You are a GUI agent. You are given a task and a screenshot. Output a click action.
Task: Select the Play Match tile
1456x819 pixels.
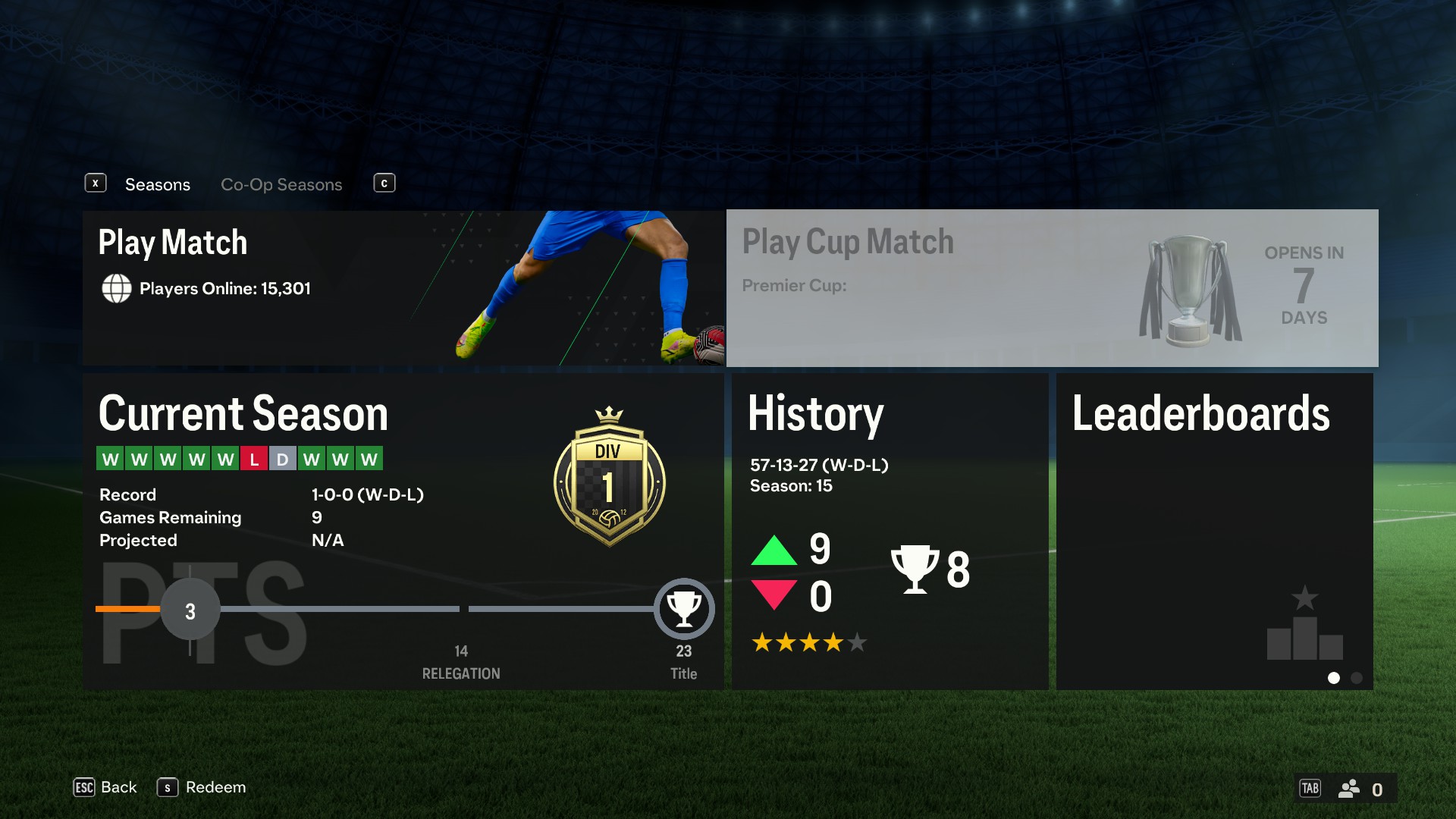(403, 288)
